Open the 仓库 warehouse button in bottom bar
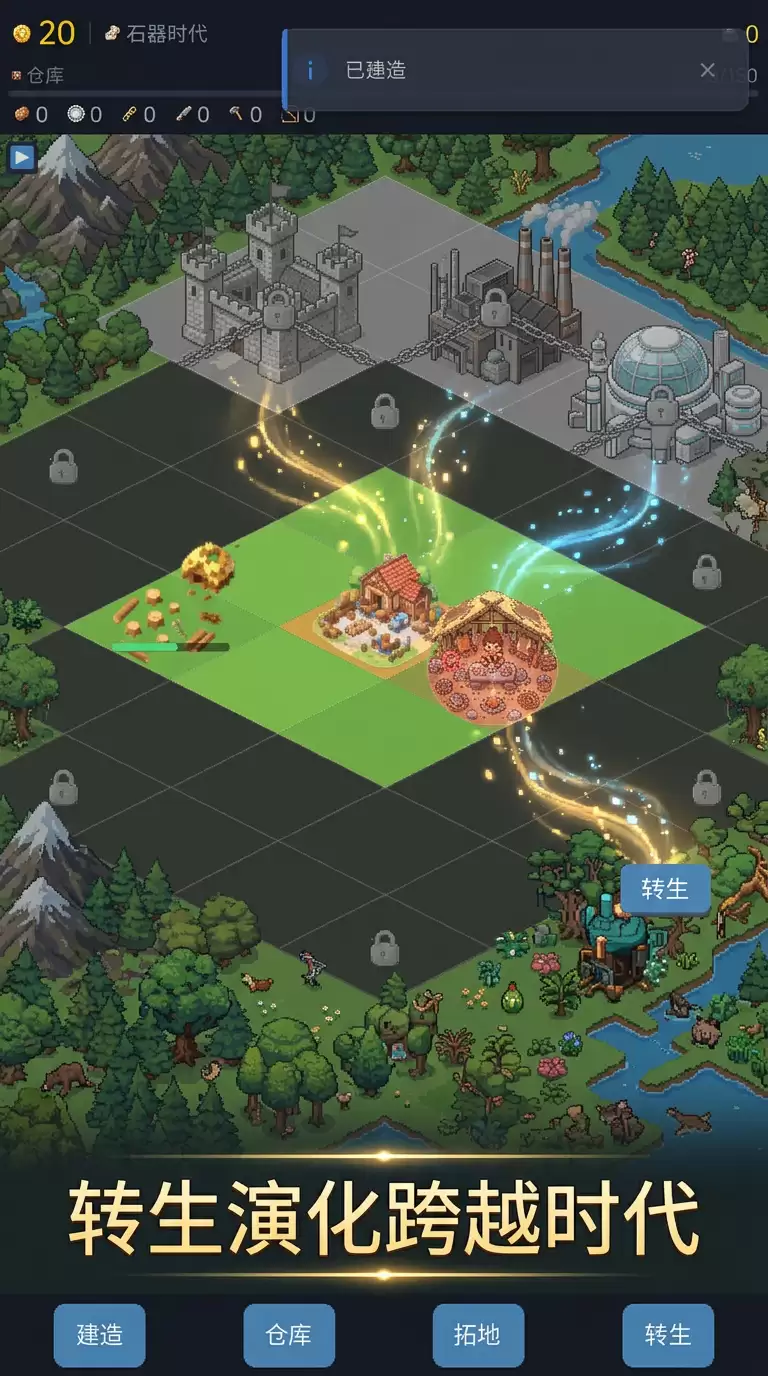Viewport: 768px width, 1376px height. (x=289, y=1335)
